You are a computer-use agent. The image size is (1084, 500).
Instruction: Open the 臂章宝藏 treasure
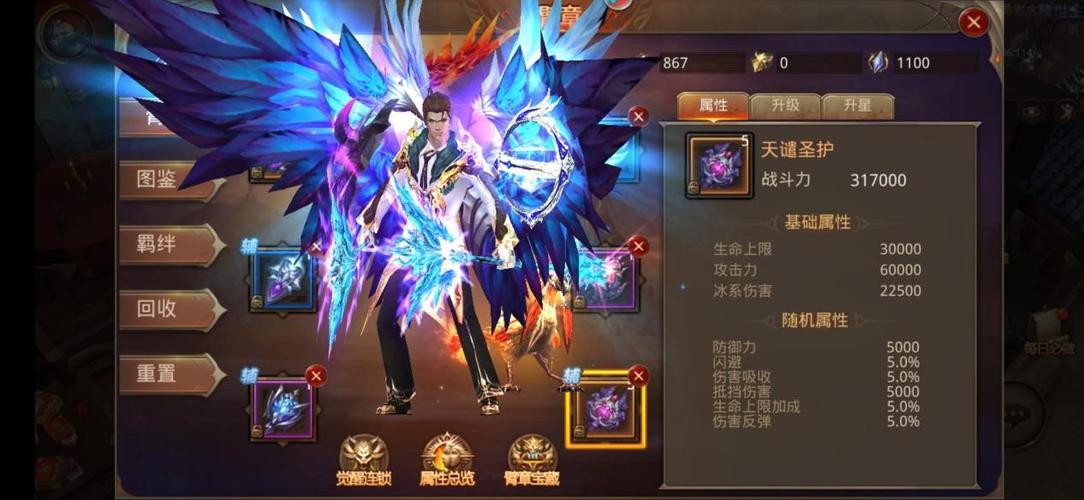coord(532,461)
